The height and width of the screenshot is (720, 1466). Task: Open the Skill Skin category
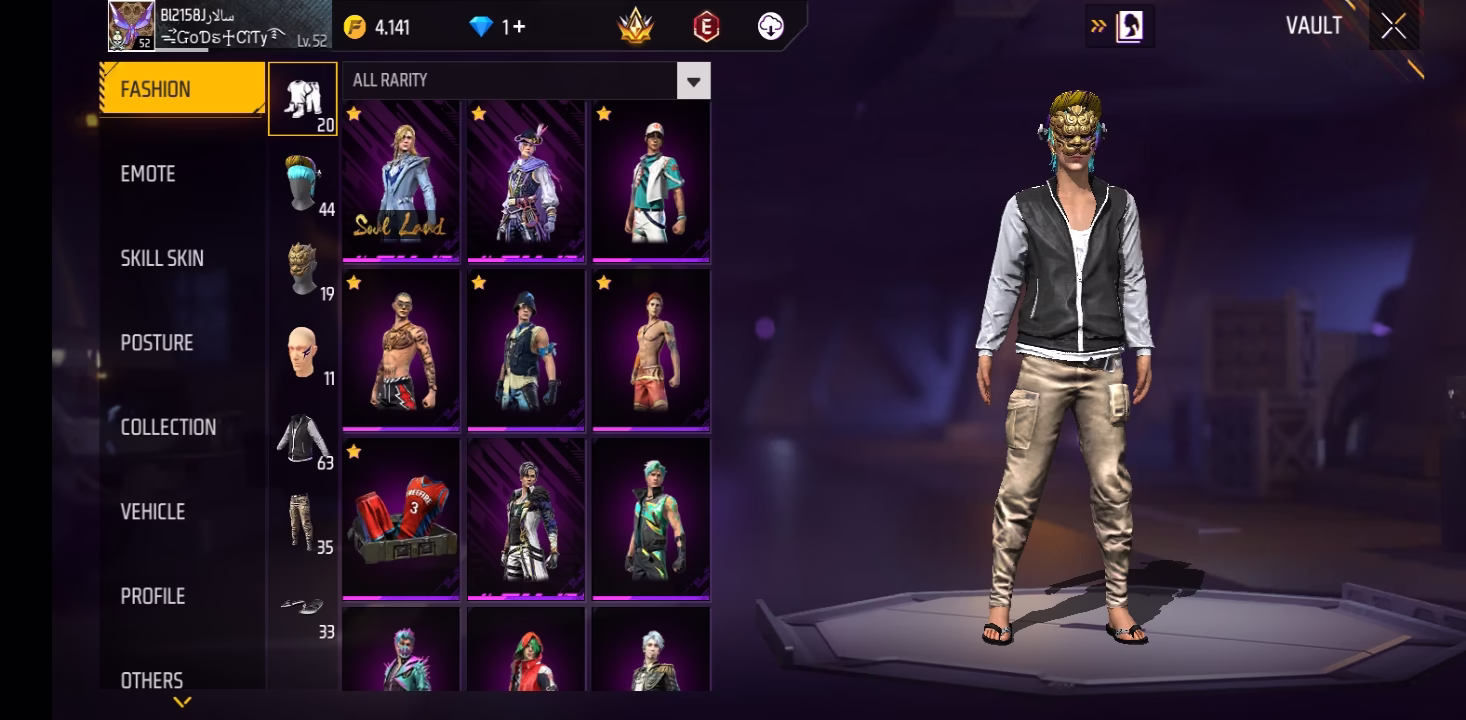(162, 258)
